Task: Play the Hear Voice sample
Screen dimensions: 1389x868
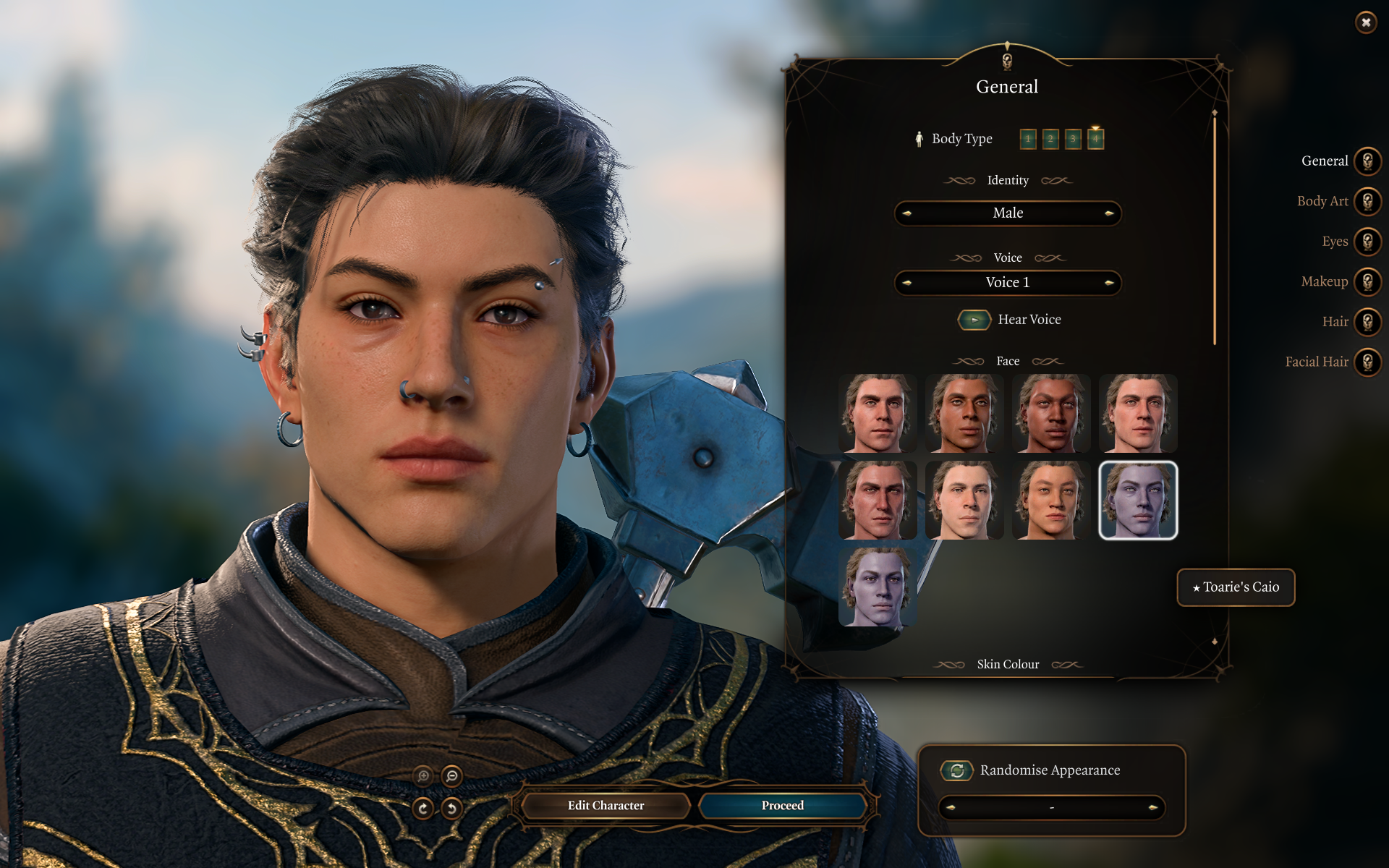Action: click(x=974, y=320)
